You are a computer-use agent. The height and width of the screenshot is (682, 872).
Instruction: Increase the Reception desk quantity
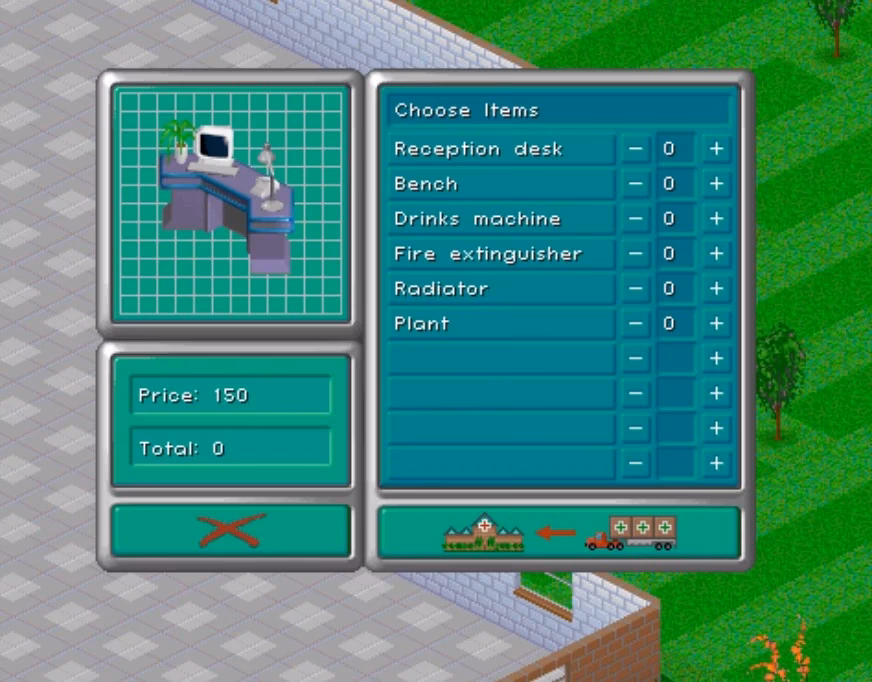pos(716,150)
